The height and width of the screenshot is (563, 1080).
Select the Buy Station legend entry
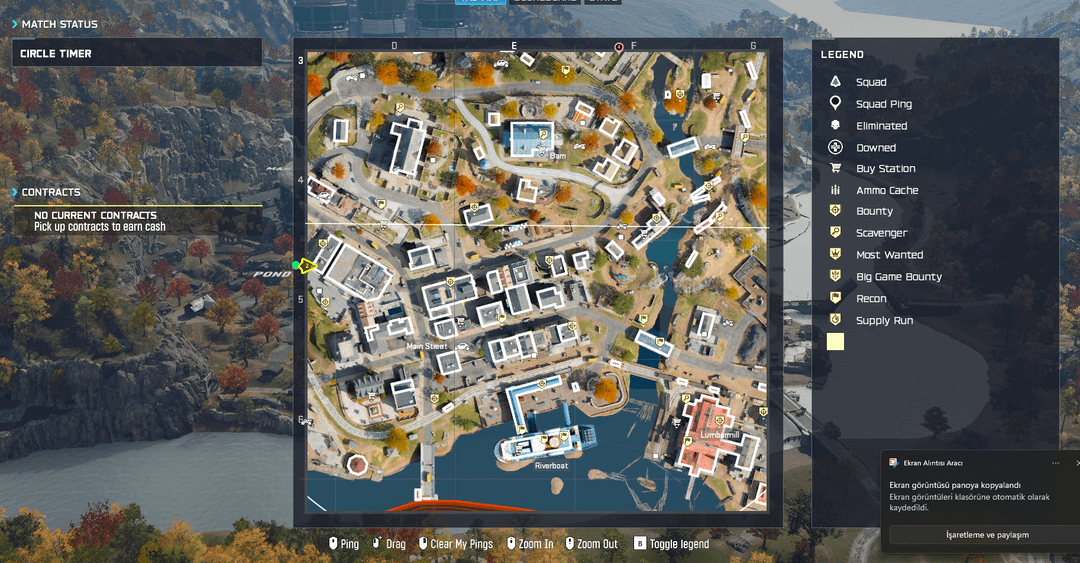click(885, 169)
